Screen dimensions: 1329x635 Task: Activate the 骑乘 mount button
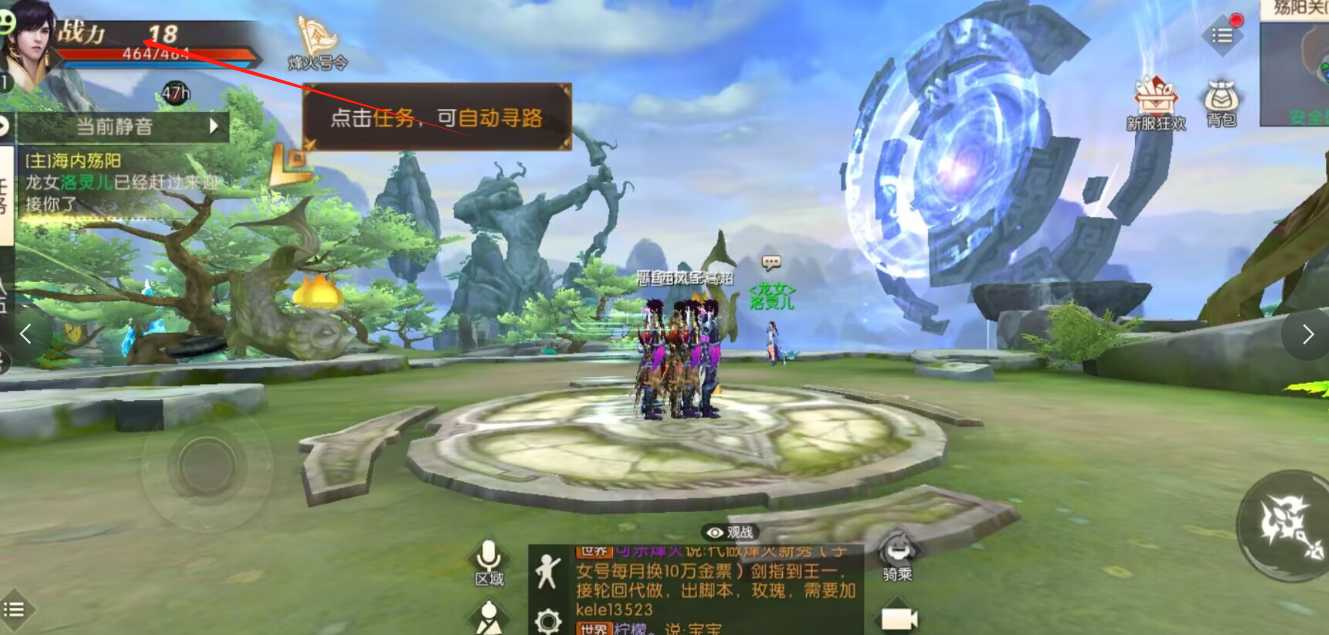point(898,553)
